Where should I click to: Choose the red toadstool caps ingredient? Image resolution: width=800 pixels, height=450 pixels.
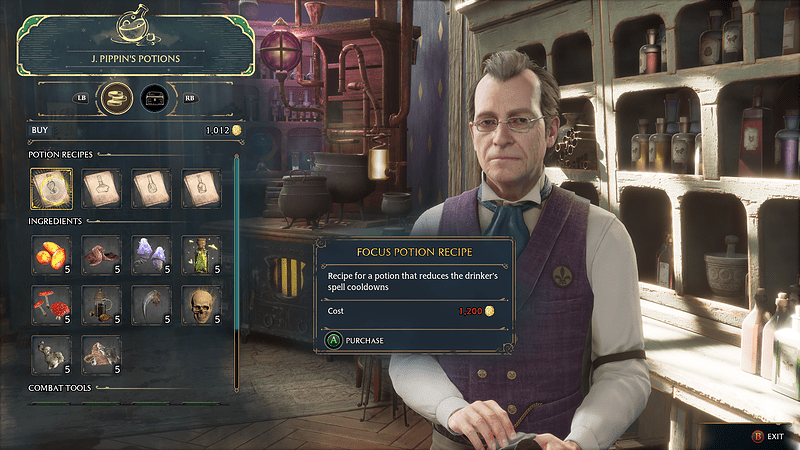pyautogui.click(x=51, y=305)
